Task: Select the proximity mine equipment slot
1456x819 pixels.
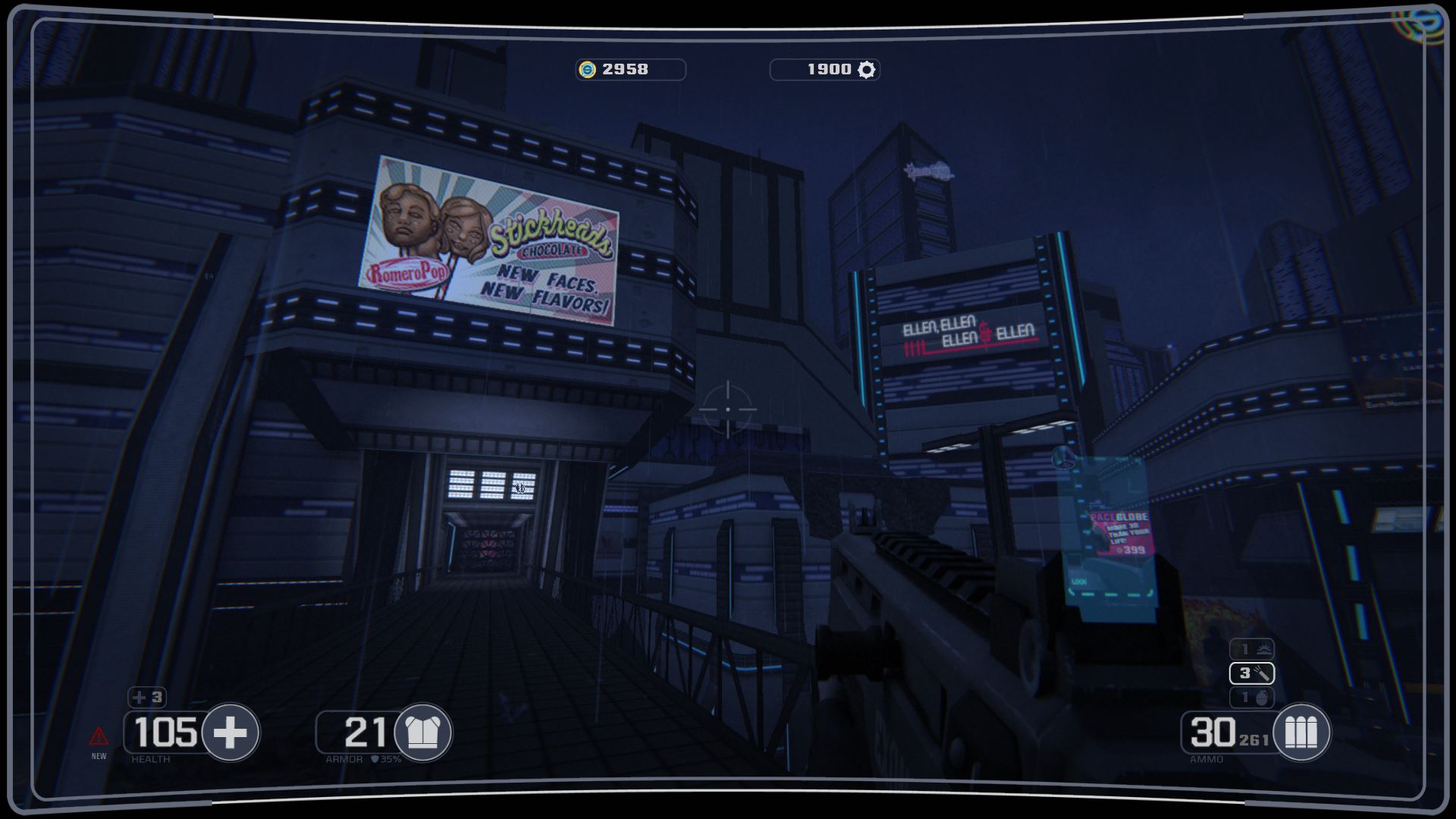Action: pyautogui.click(x=1252, y=649)
